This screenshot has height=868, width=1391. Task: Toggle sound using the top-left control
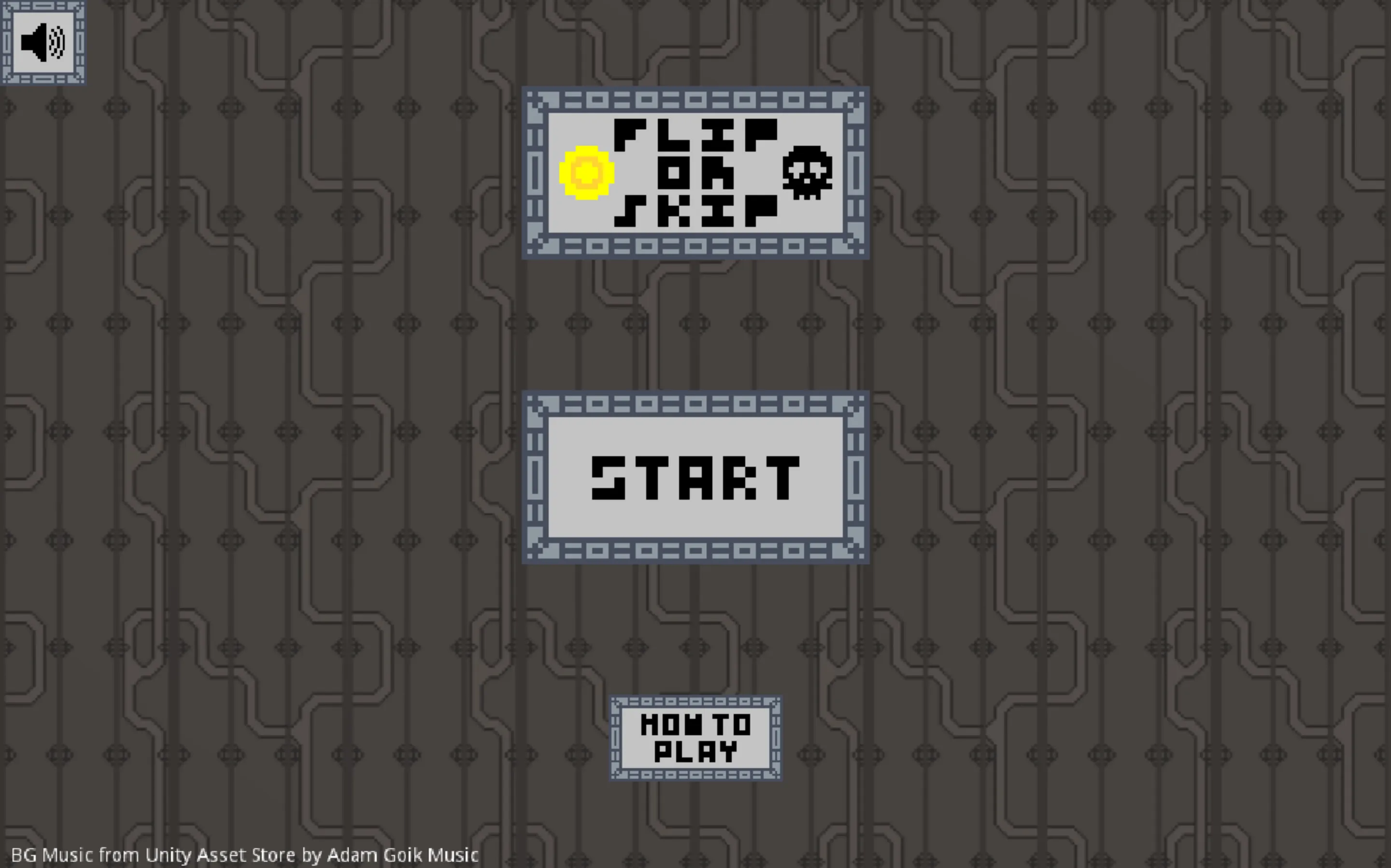click(43, 42)
